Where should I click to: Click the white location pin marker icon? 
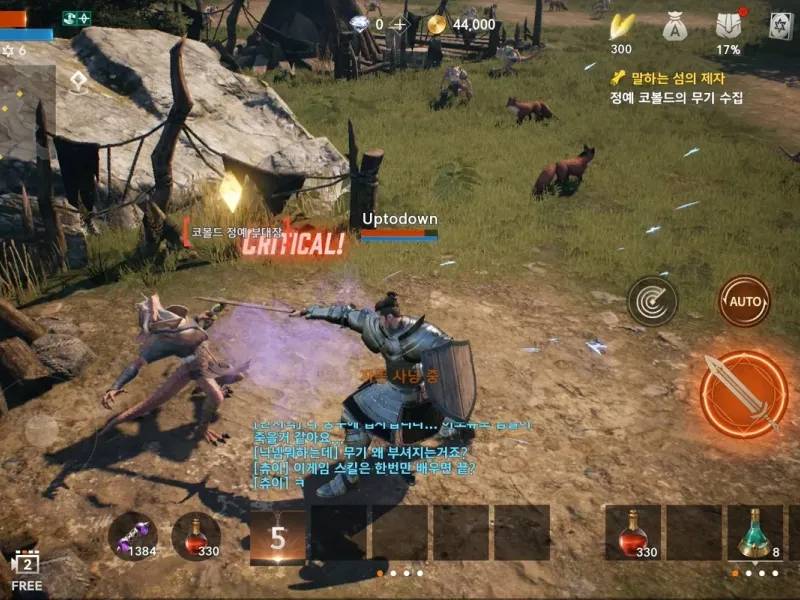pyautogui.click(x=78, y=81)
